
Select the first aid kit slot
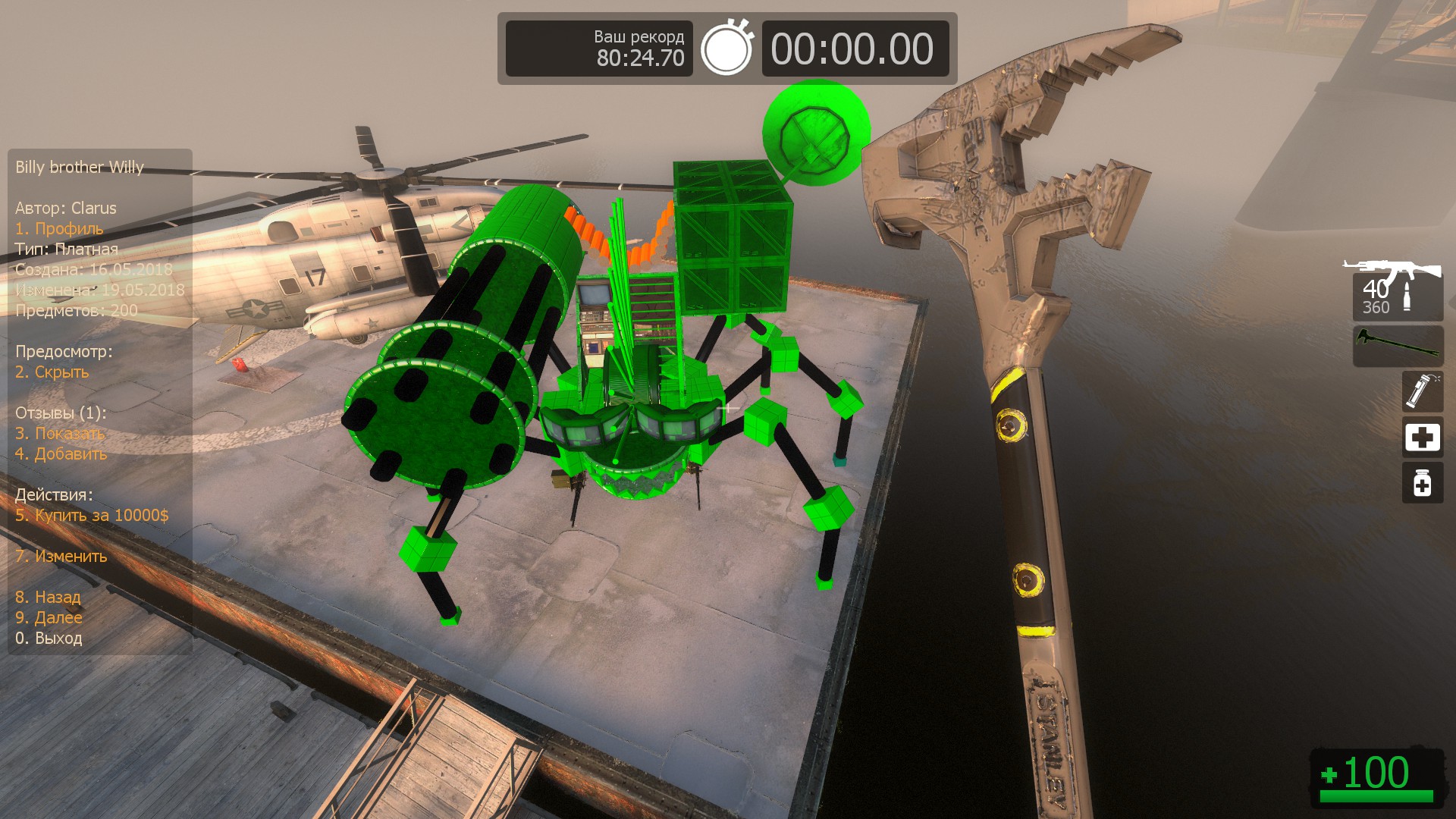coord(1422,437)
